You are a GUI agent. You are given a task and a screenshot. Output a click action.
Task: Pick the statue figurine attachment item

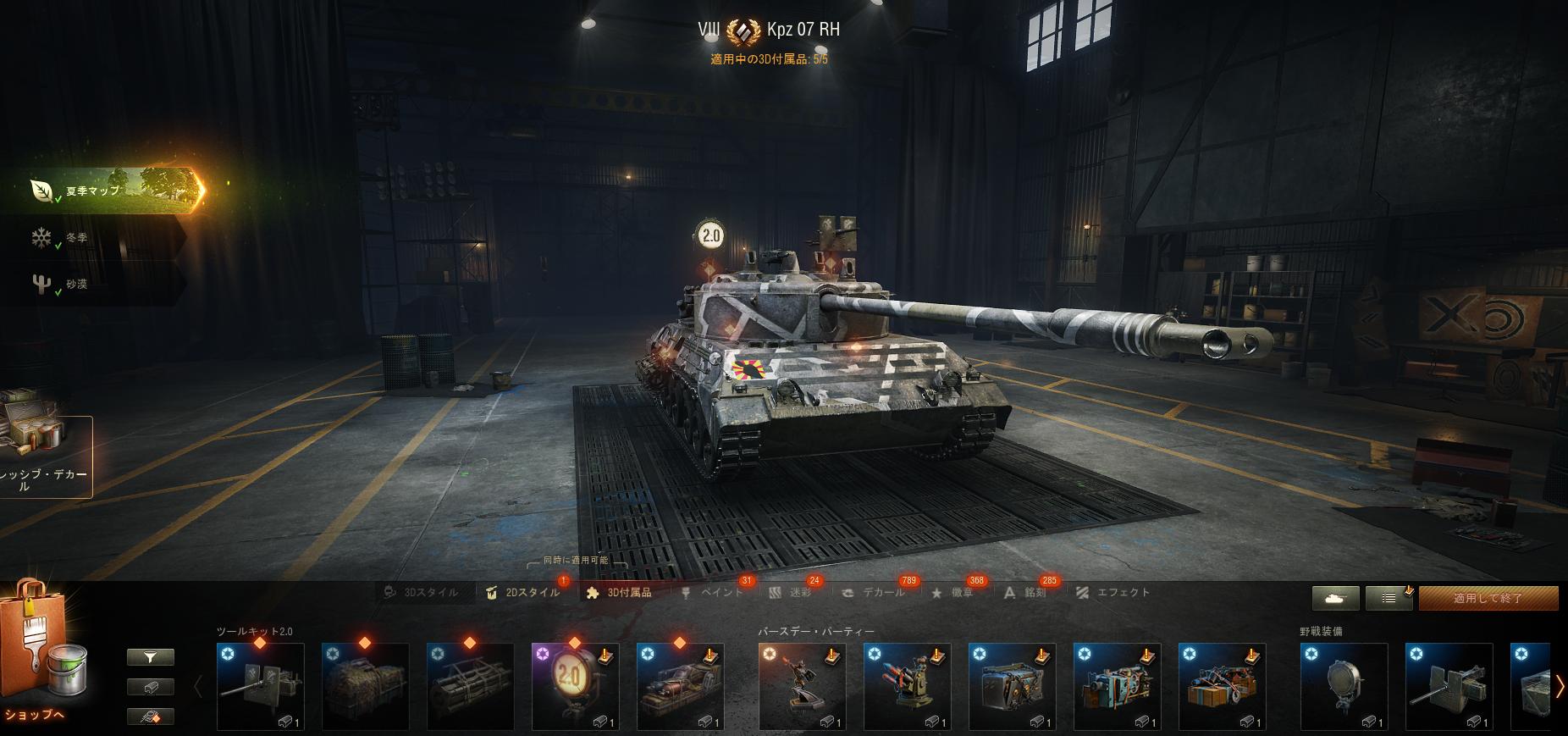pos(802,686)
